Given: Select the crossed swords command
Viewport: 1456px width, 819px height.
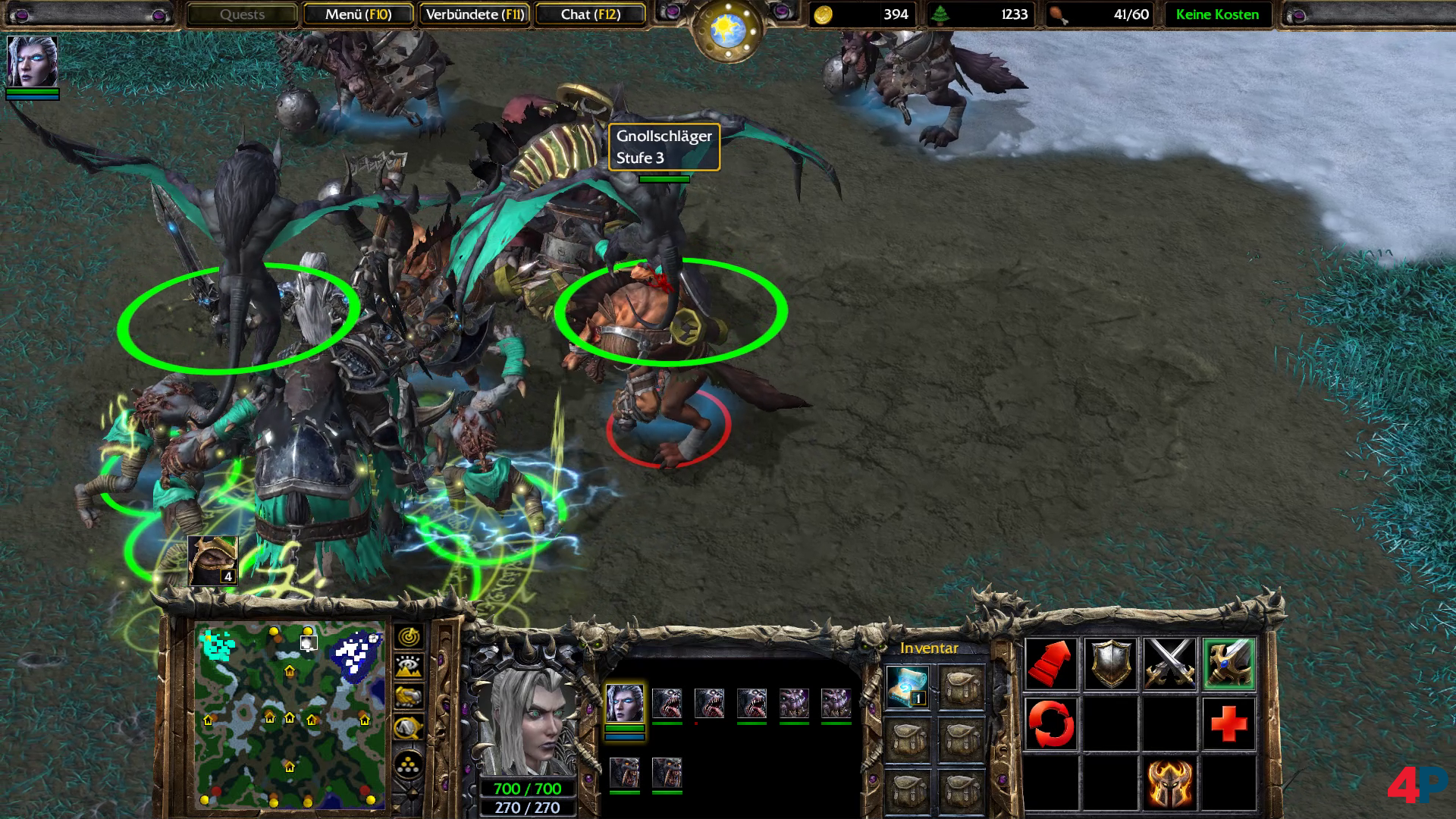Looking at the screenshot, I should pyautogui.click(x=1169, y=664).
